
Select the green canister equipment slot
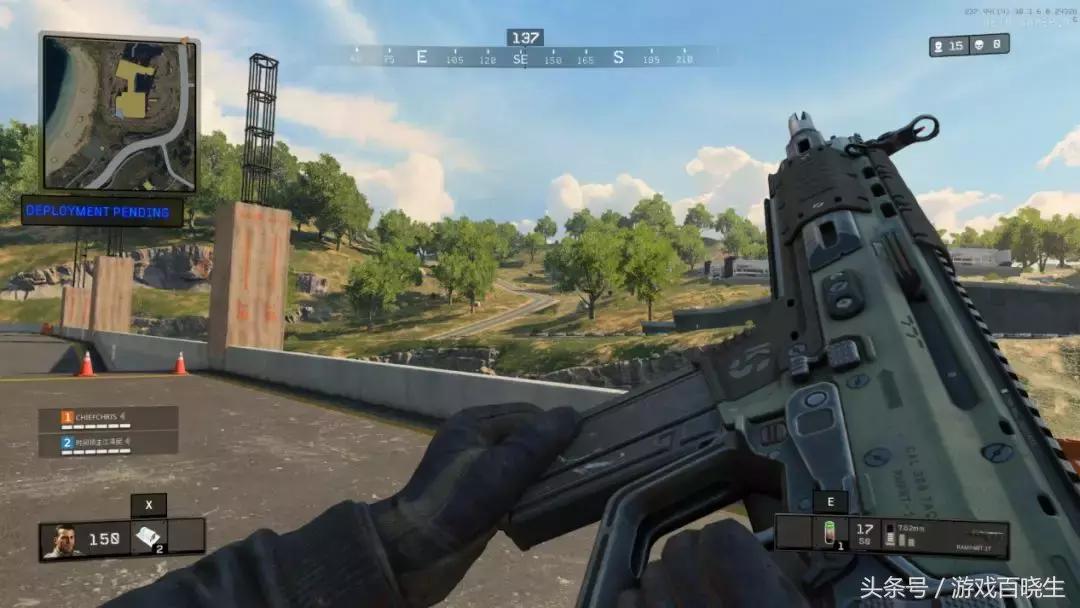click(x=829, y=533)
